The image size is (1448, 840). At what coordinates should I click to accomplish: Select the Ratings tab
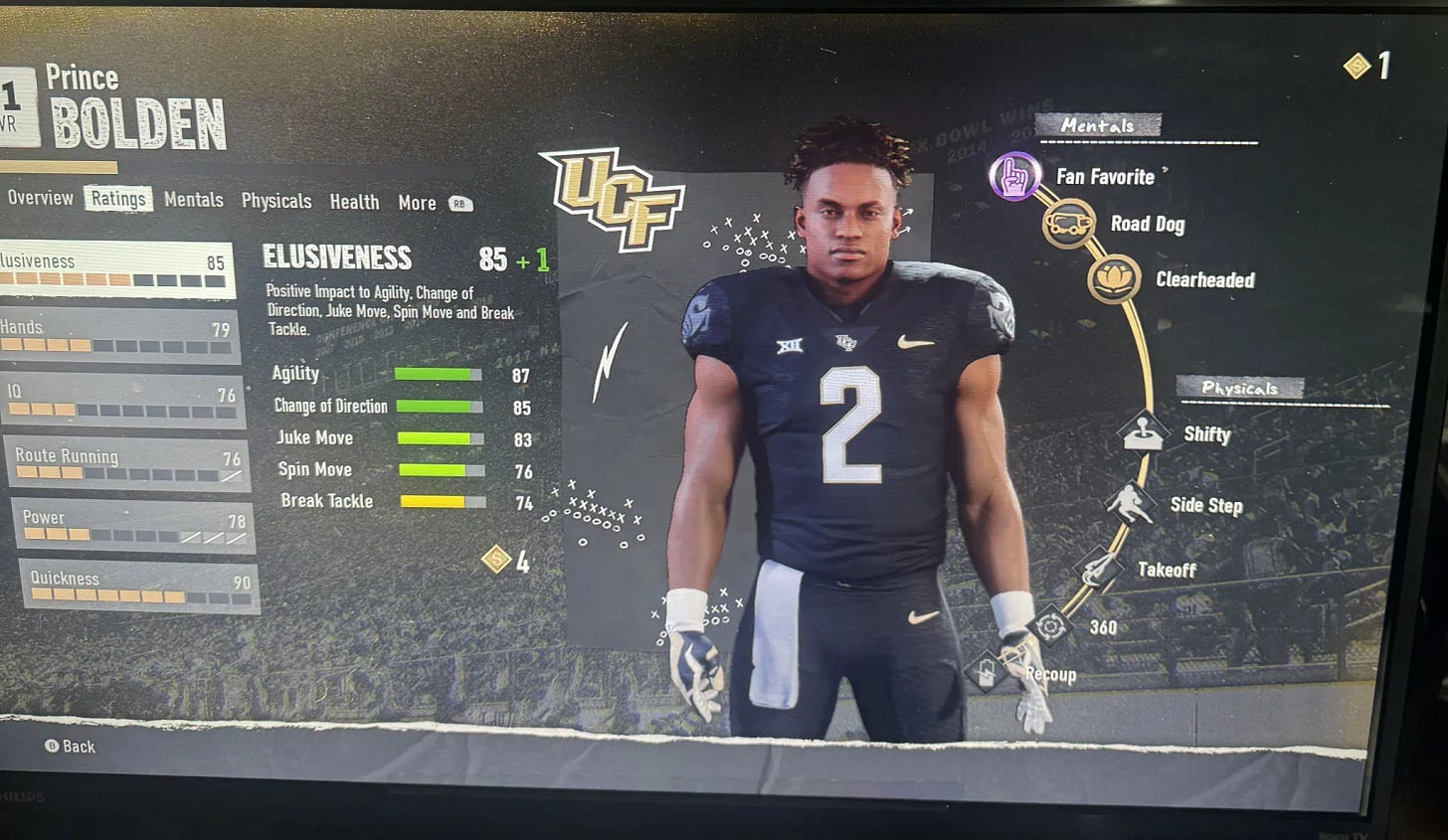(x=118, y=199)
